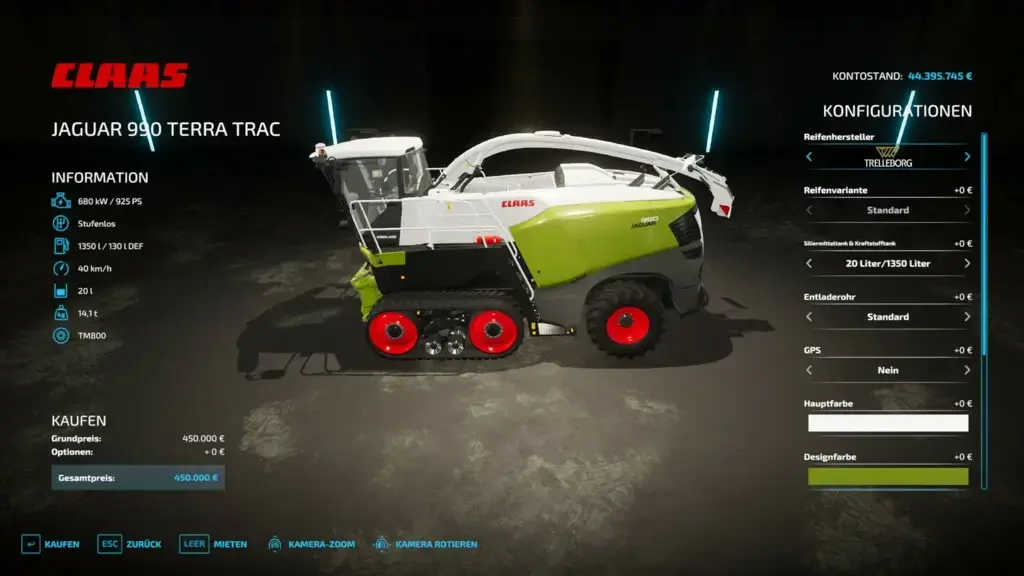Open the green Designfarbe color swatch
The image size is (1024, 576).
click(x=888, y=476)
